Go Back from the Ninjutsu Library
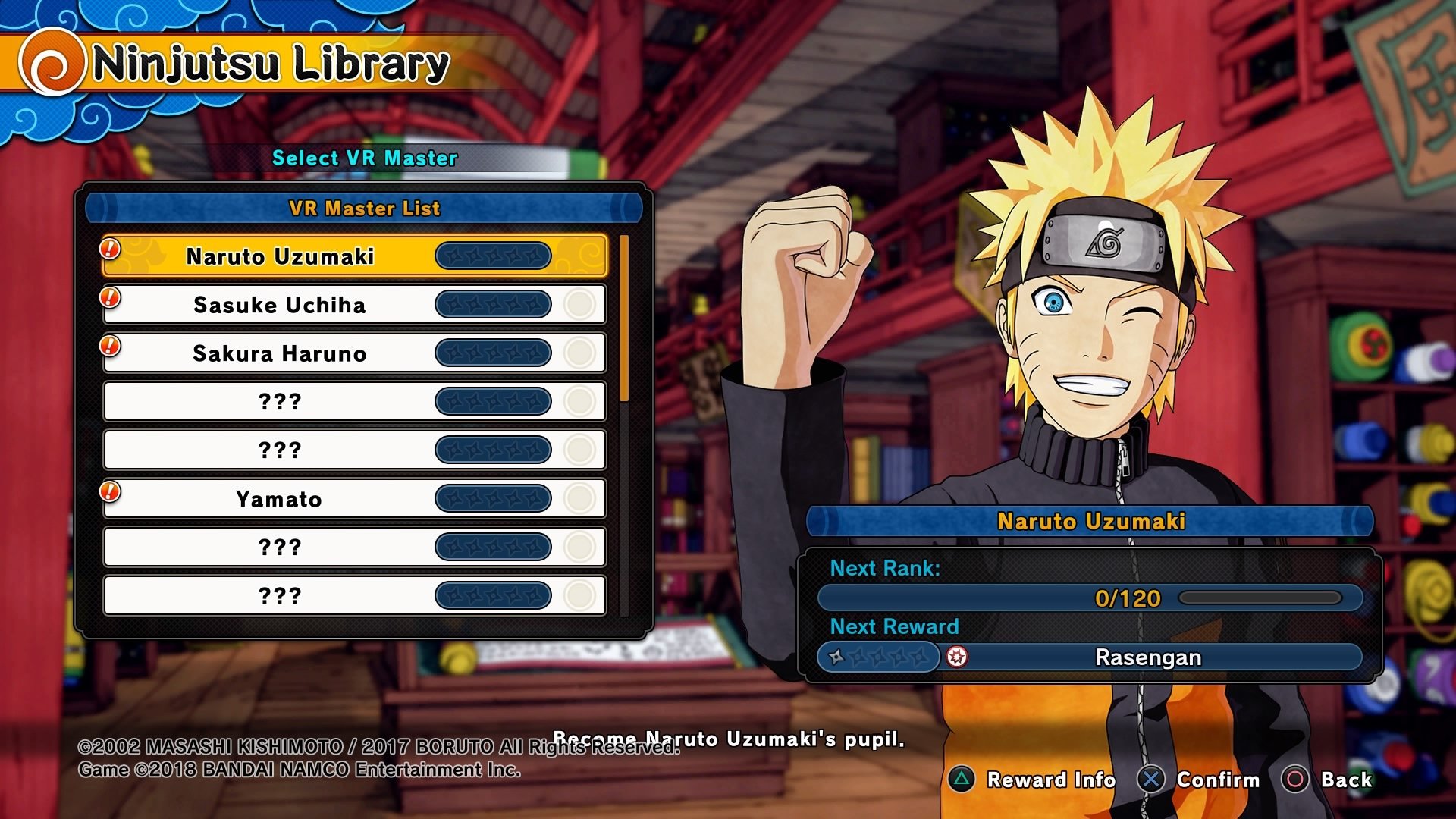 (x=1327, y=780)
